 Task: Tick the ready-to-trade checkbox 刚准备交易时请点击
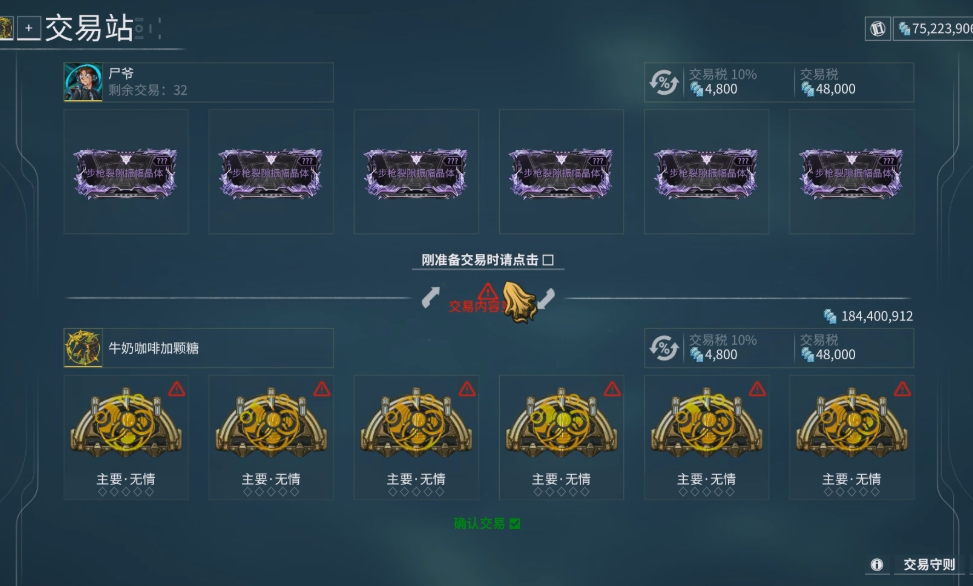pos(547,260)
